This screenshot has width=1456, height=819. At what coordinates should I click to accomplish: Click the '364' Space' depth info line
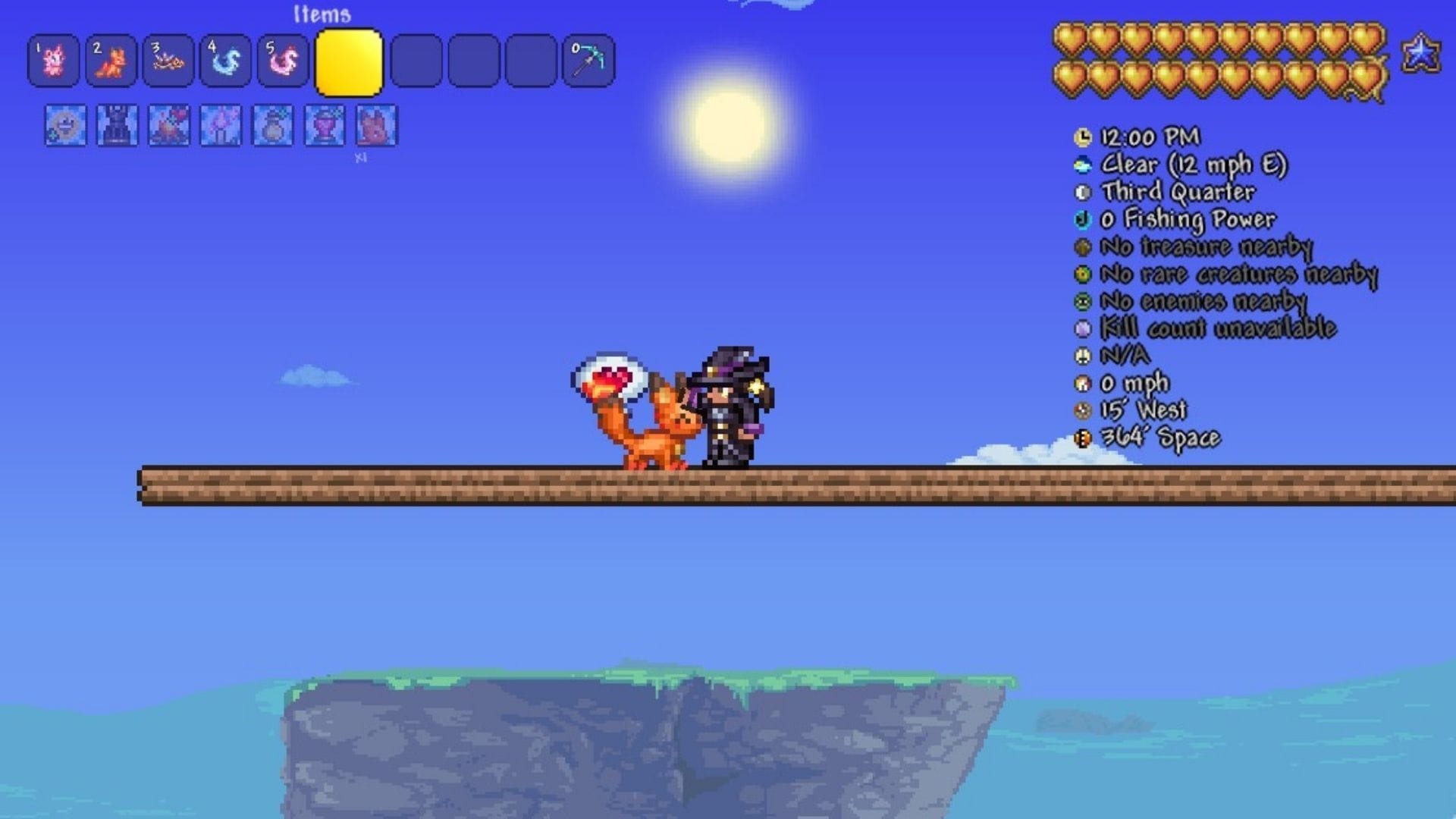tap(1159, 438)
